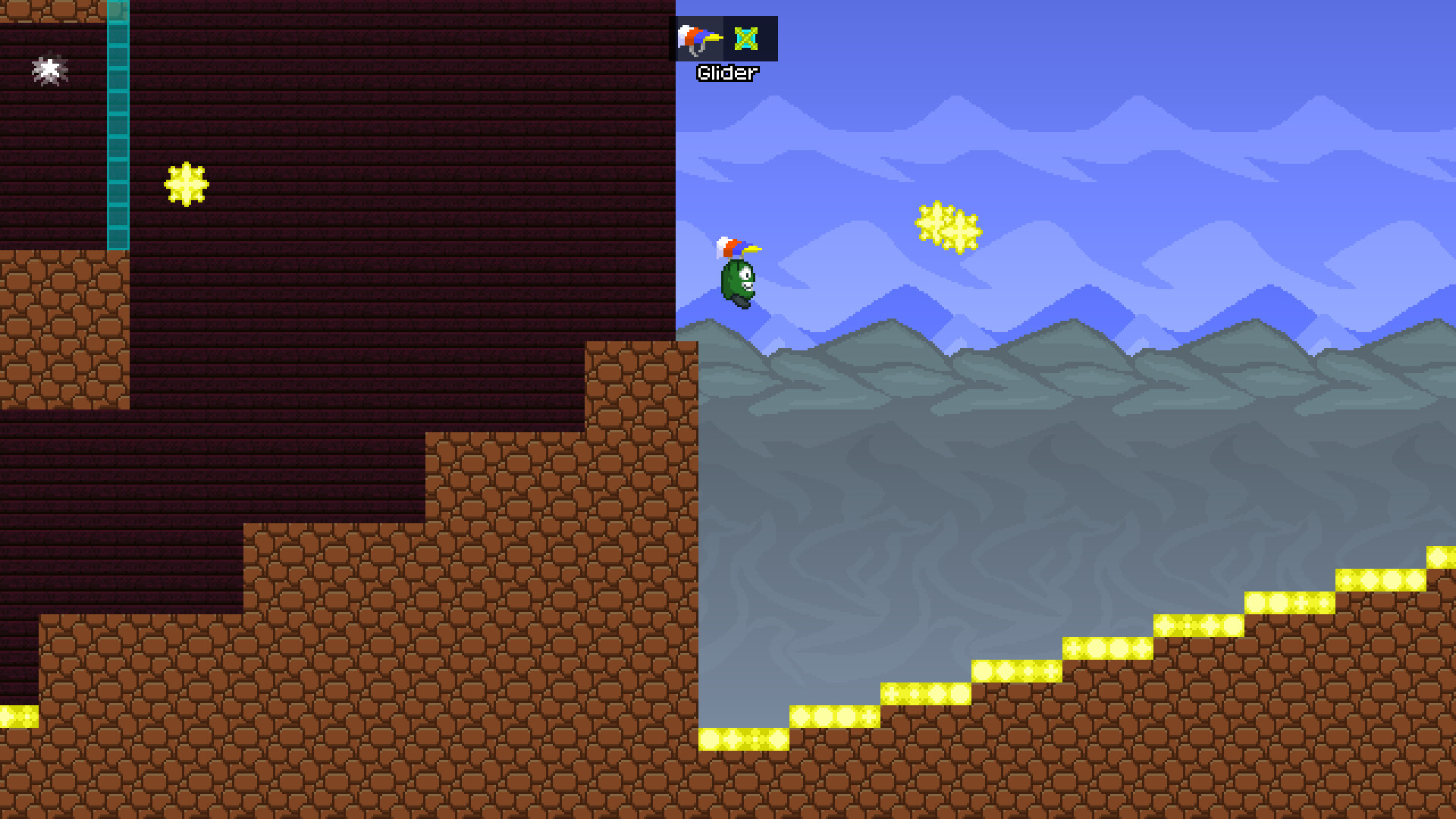The height and width of the screenshot is (819, 1456).
Task: Click the teal ladder in the dark corridor
Action: (x=118, y=129)
